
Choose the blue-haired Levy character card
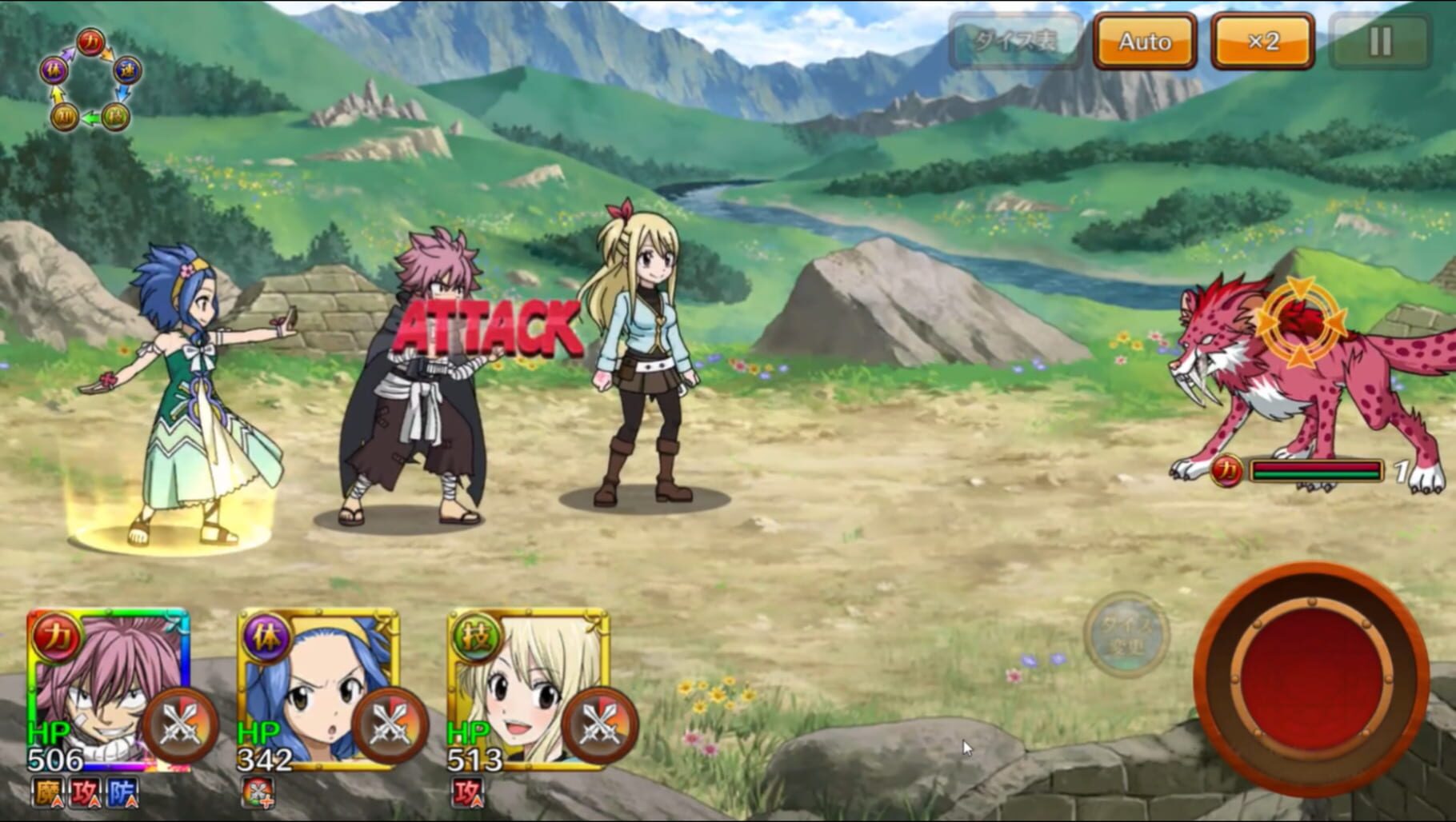304,680
